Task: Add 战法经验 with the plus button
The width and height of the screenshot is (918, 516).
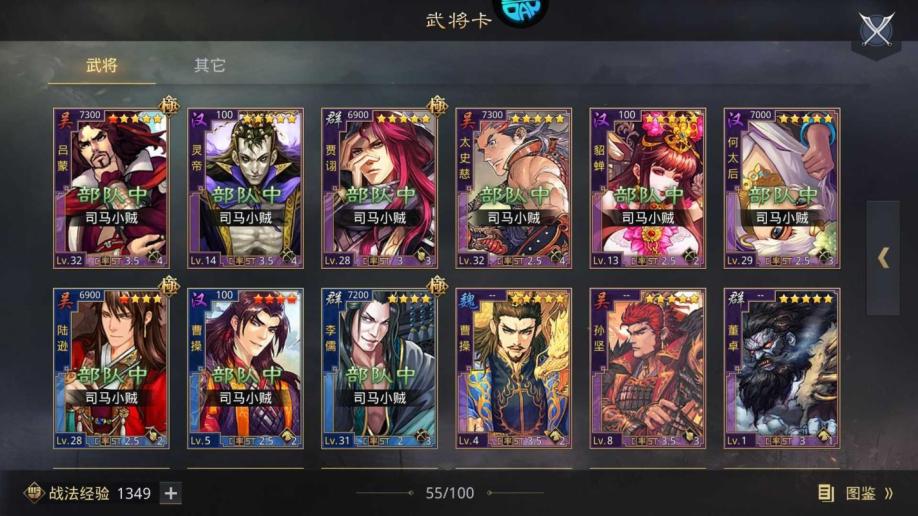Action: pos(171,493)
